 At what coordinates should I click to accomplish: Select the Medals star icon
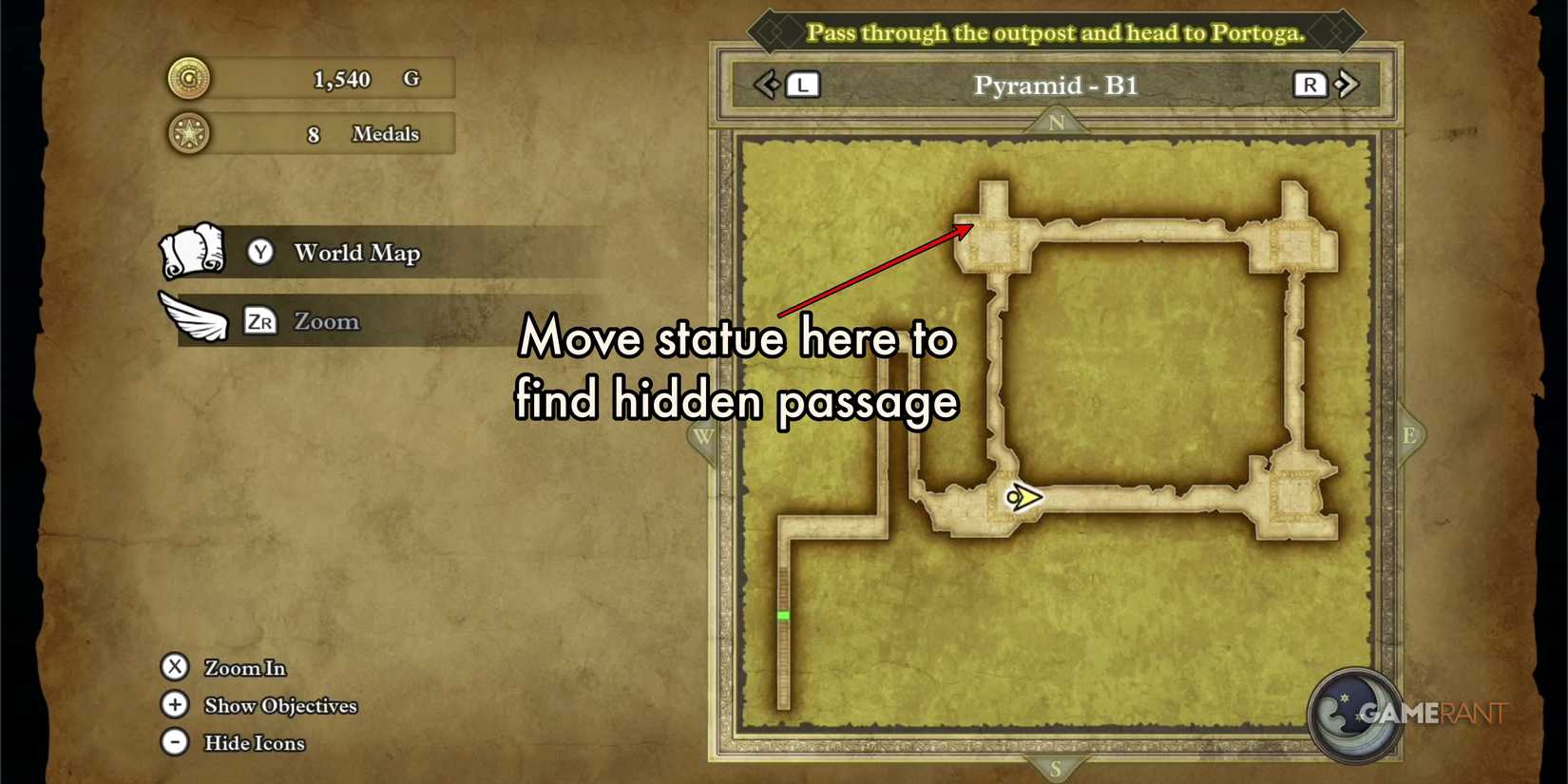click(186, 133)
